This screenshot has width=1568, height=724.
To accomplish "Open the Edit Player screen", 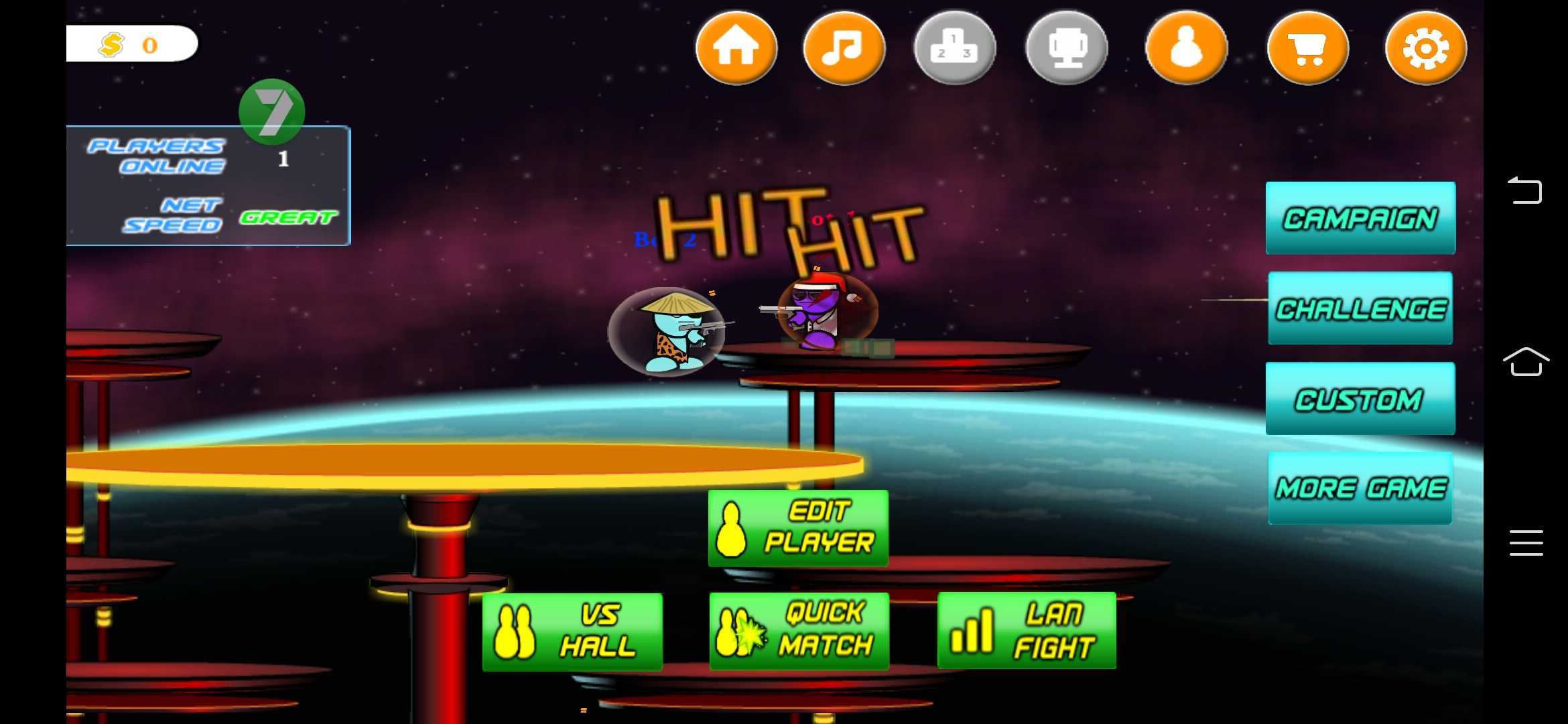I will point(798,528).
